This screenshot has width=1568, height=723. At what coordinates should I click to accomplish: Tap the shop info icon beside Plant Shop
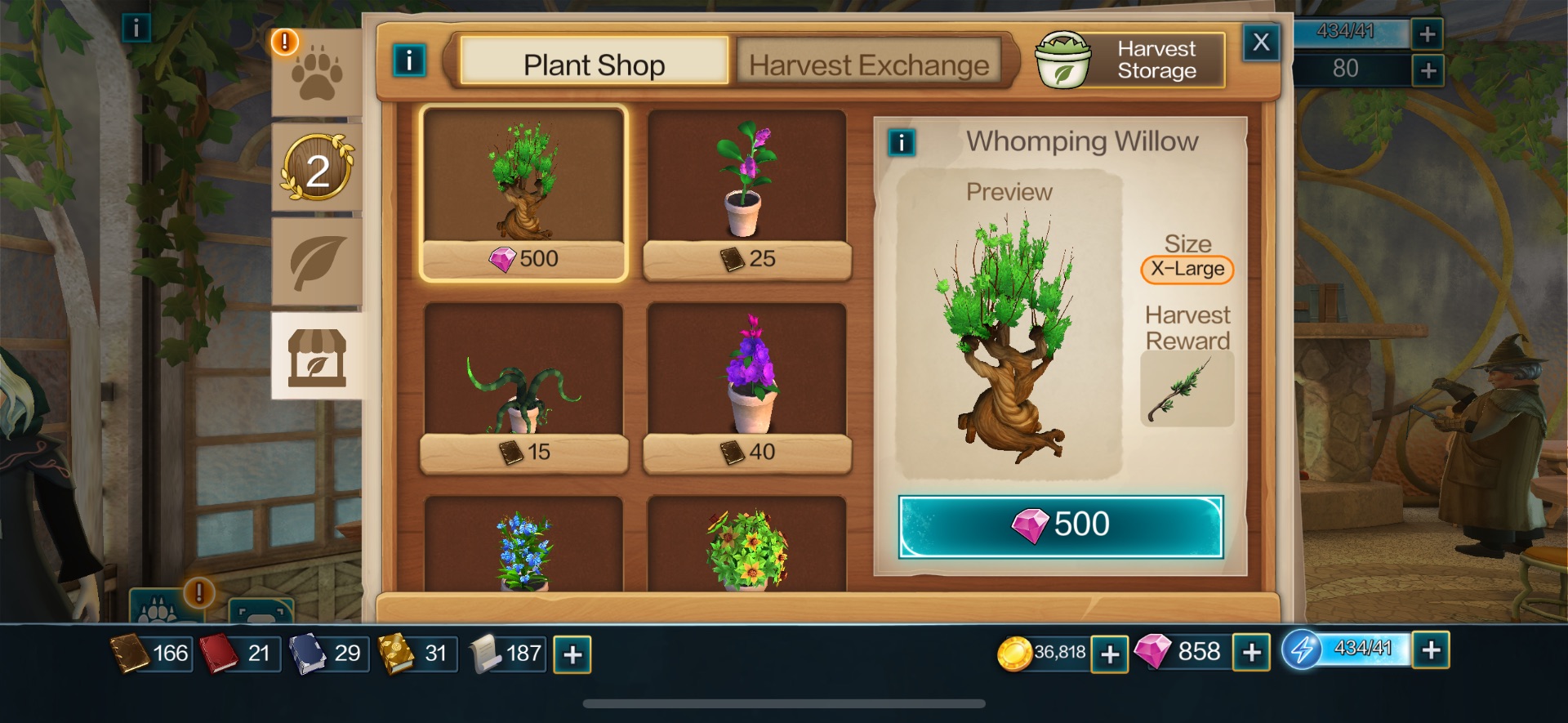coord(409,60)
